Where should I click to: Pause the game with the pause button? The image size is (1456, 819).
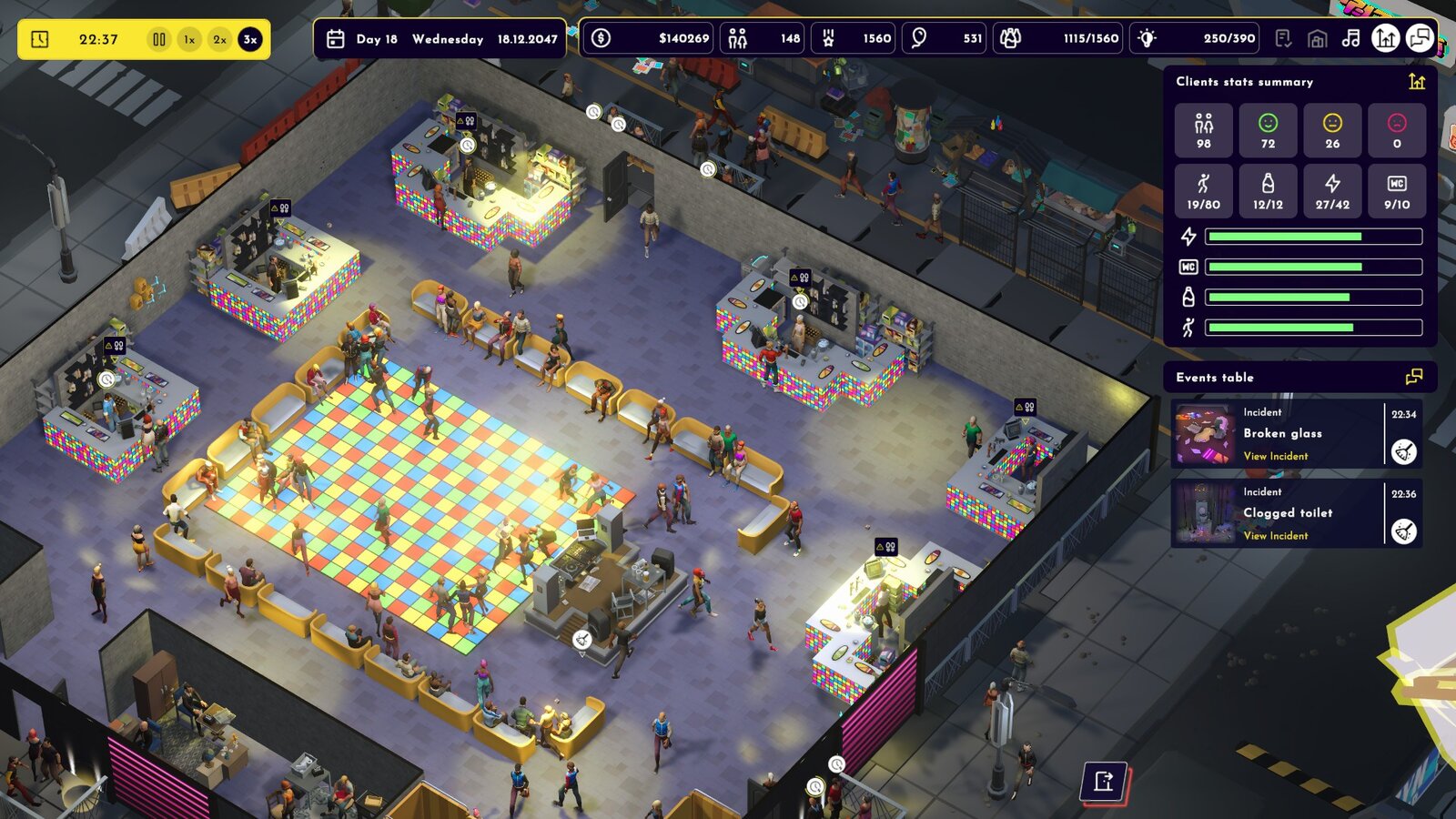pyautogui.click(x=159, y=40)
